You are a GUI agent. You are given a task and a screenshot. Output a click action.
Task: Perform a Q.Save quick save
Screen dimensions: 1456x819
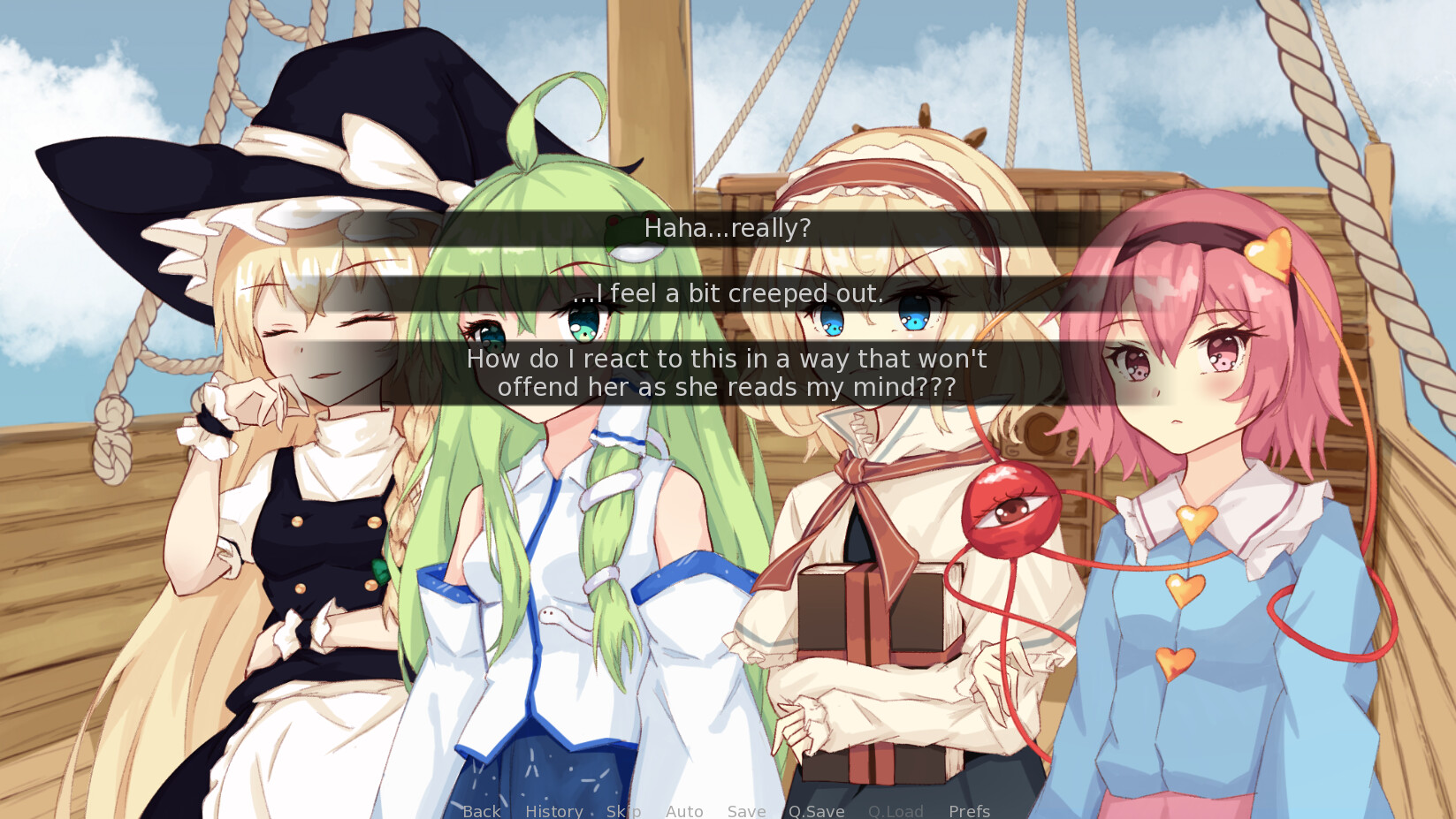[x=817, y=811]
